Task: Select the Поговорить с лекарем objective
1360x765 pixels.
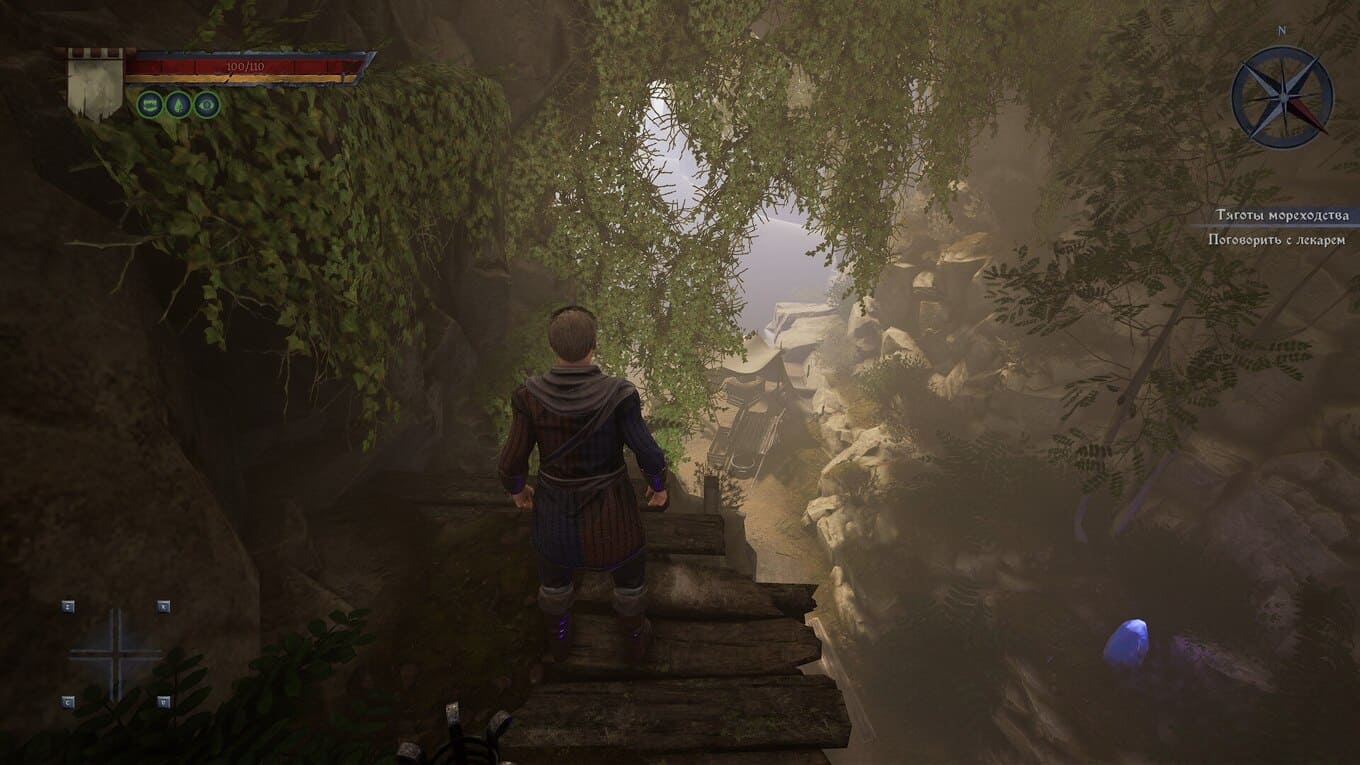Action: click(1276, 240)
